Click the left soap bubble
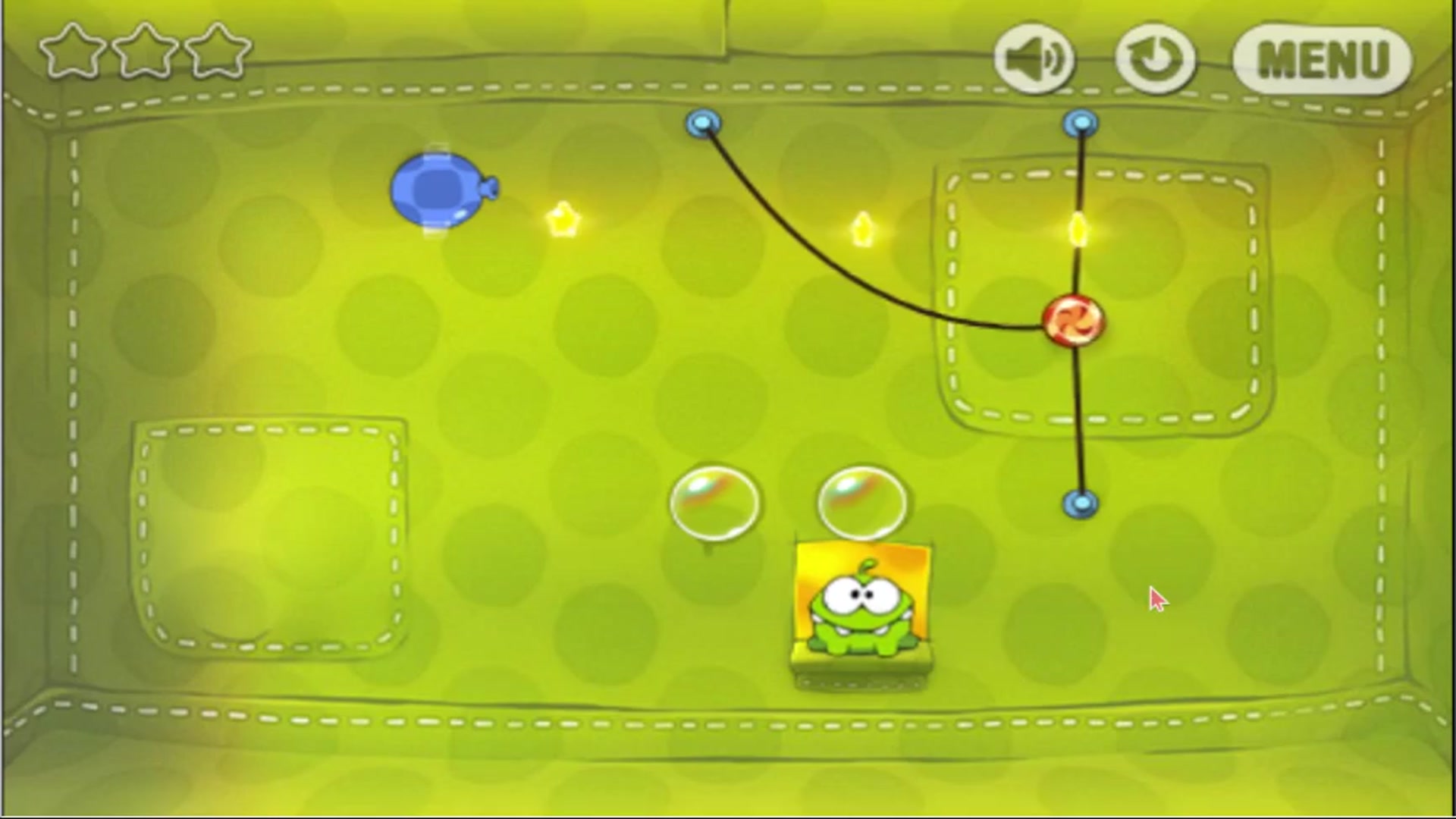Viewport: 1456px width, 819px height. [x=713, y=503]
